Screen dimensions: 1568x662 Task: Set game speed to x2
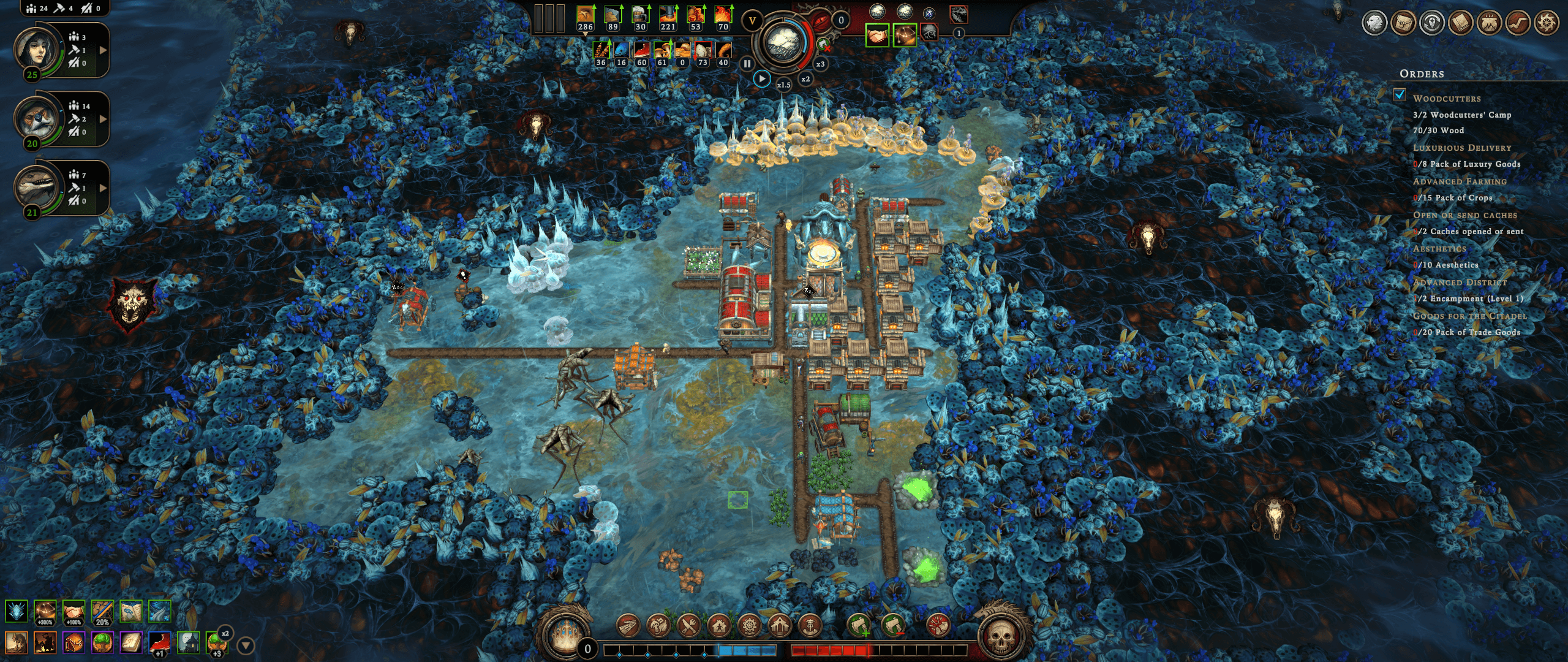[x=805, y=79]
